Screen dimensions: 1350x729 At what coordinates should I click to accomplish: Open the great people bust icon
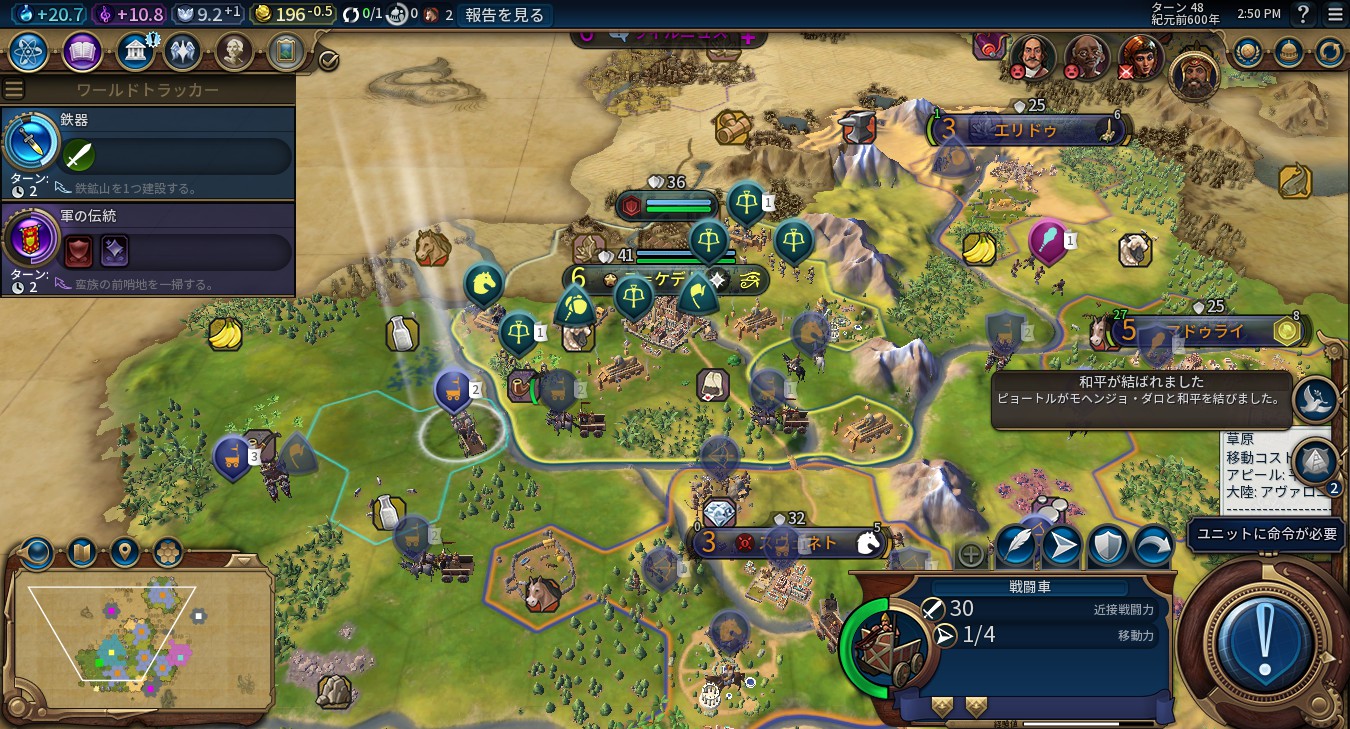click(x=233, y=52)
